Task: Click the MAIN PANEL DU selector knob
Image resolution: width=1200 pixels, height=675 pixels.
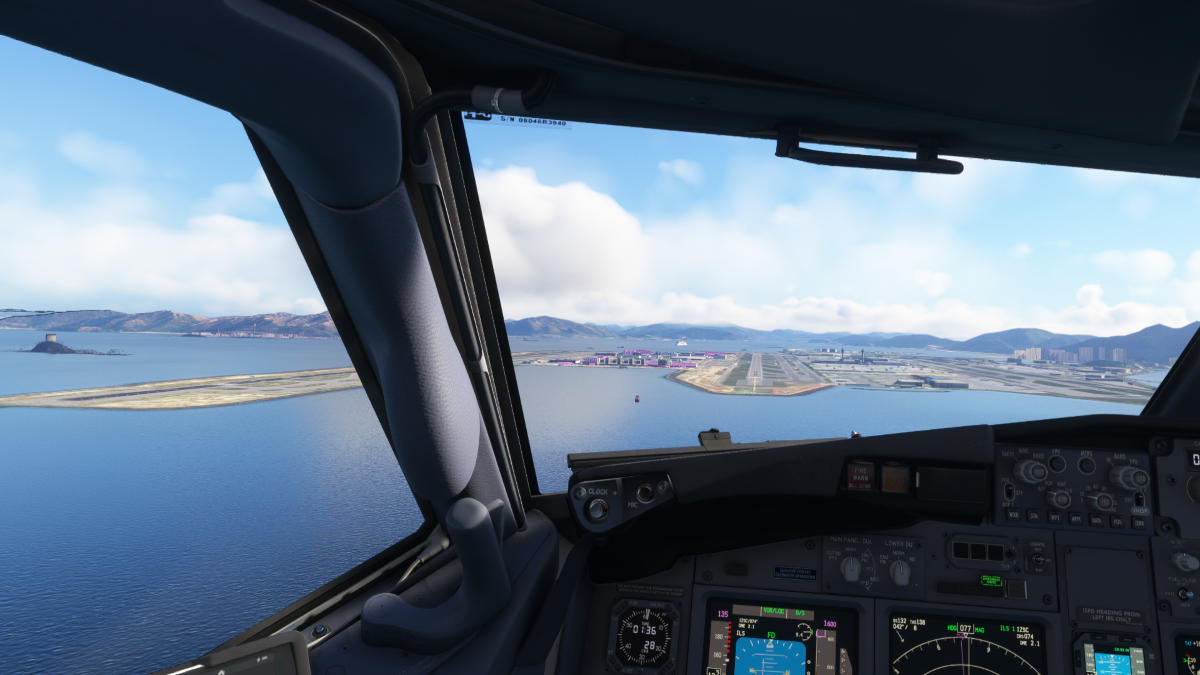Action: (x=850, y=569)
